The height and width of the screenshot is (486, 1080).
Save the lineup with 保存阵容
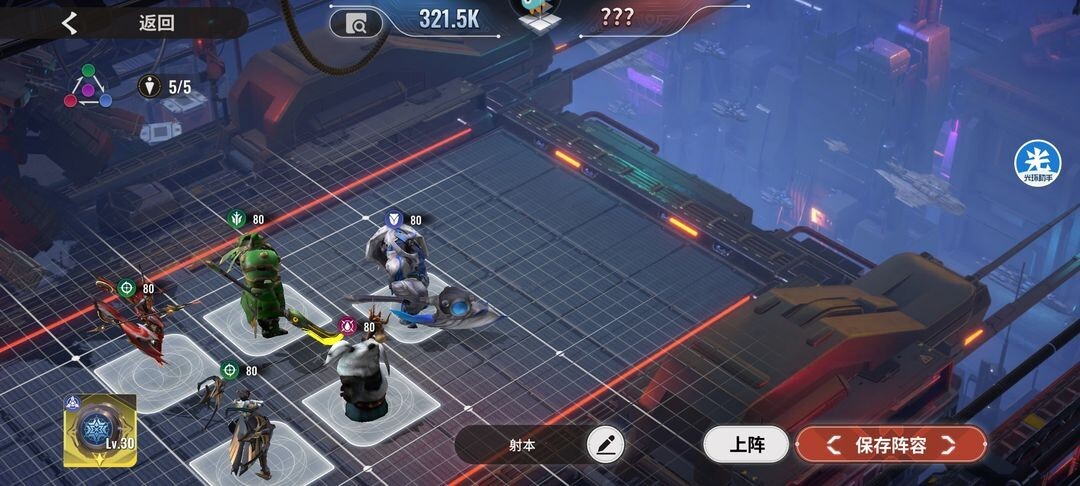click(x=890, y=445)
